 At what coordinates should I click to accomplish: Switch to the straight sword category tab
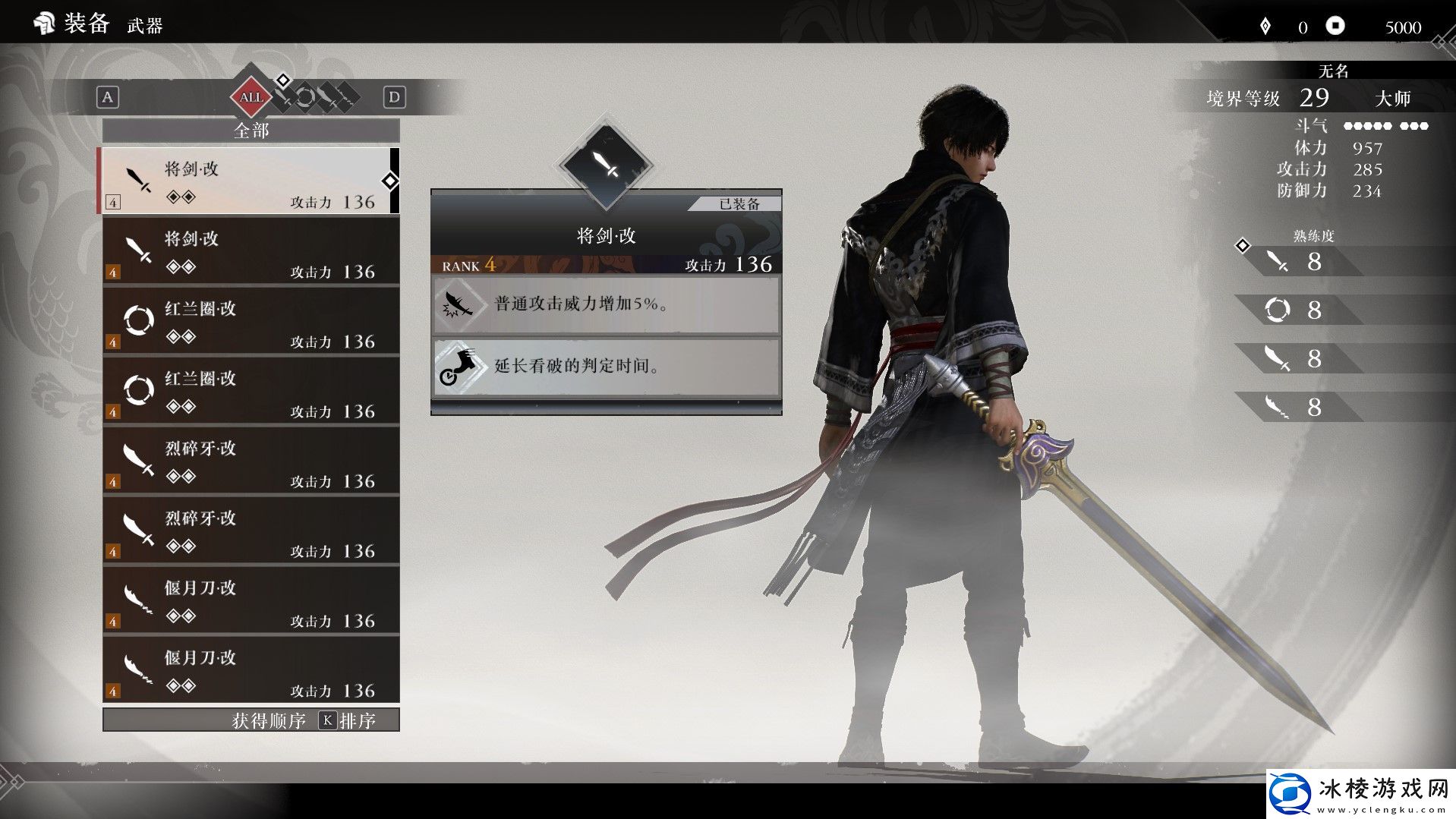coord(284,97)
